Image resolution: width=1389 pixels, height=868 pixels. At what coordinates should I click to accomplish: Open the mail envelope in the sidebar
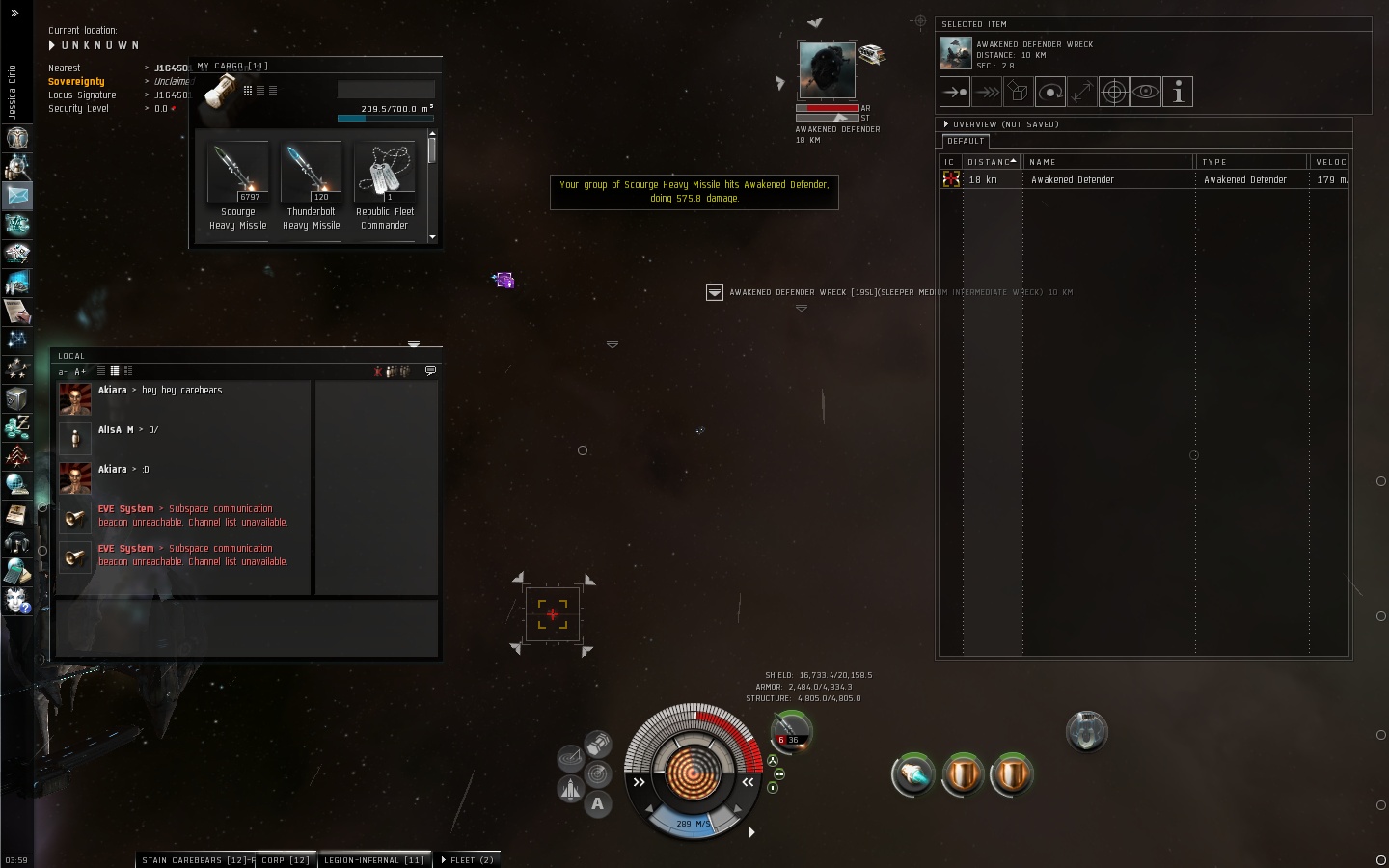[x=17, y=195]
